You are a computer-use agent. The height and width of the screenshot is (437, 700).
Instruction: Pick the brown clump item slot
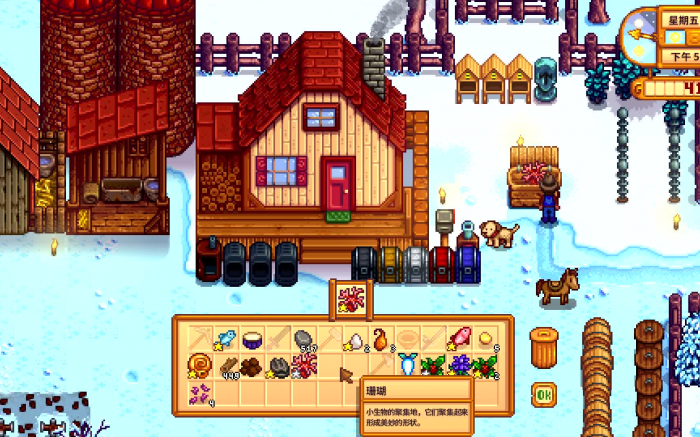pyautogui.click(x=252, y=366)
